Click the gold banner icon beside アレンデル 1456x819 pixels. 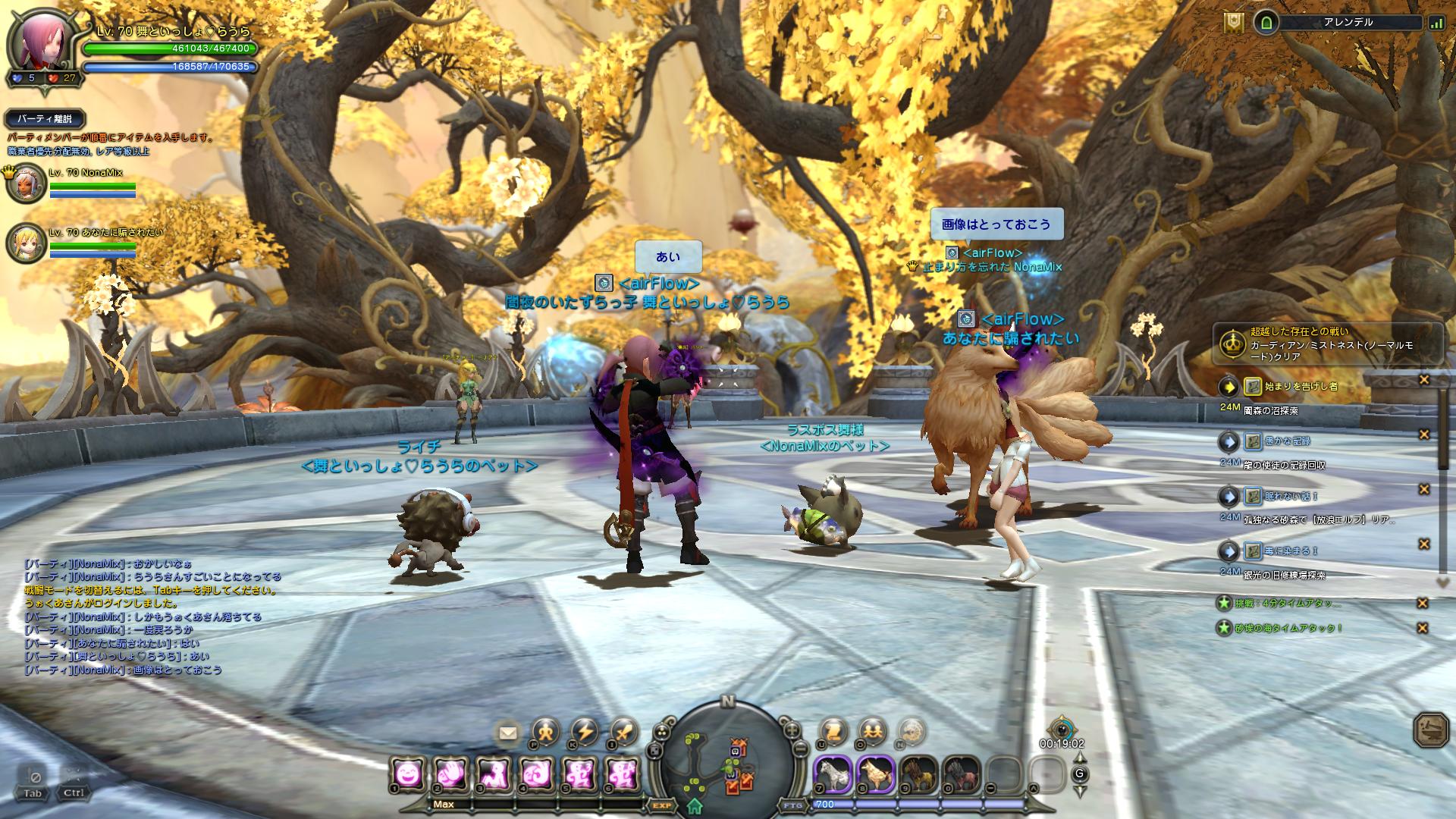[1233, 23]
